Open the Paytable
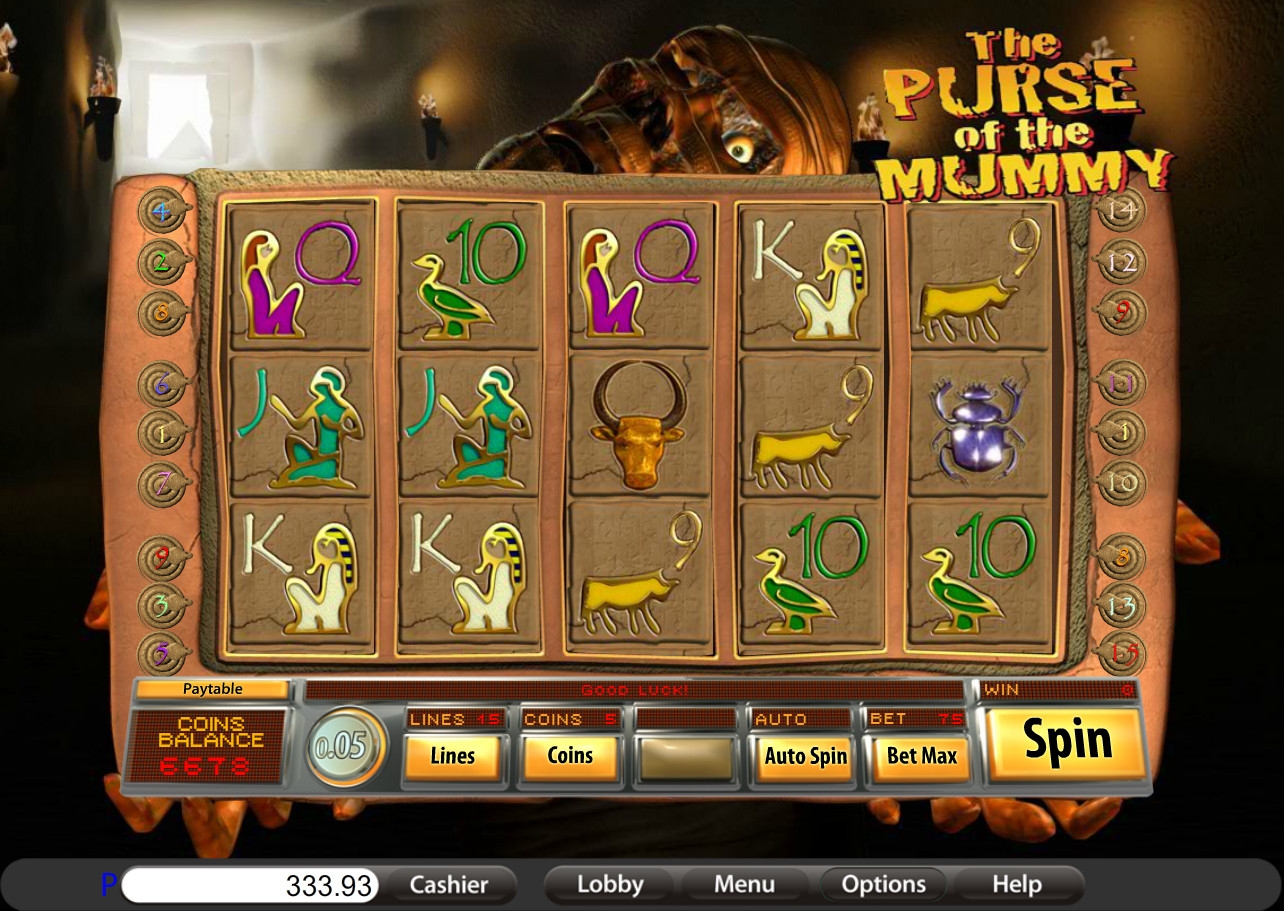The height and width of the screenshot is (911, 1284). click(x=212, y=689)
